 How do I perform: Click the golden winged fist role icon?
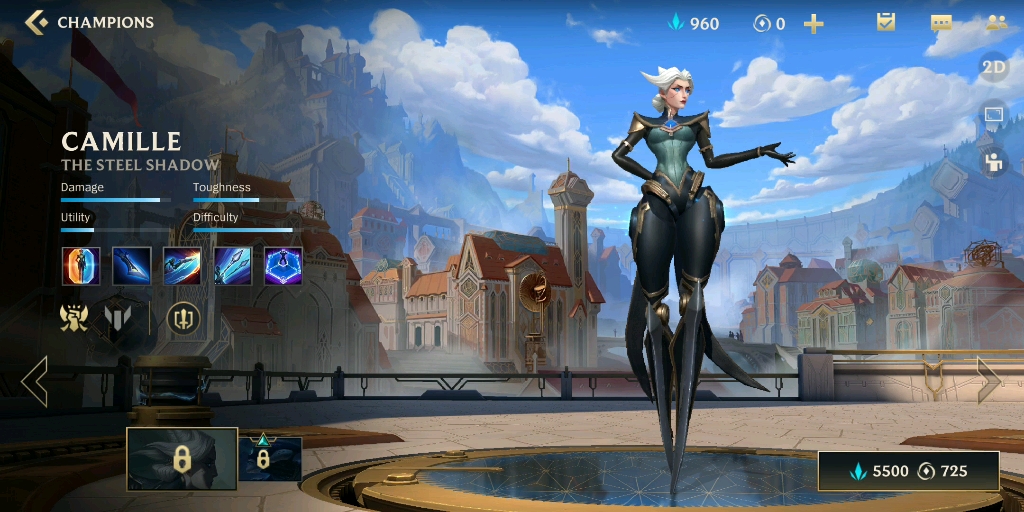pyautogui.click(x=74, y=319)
